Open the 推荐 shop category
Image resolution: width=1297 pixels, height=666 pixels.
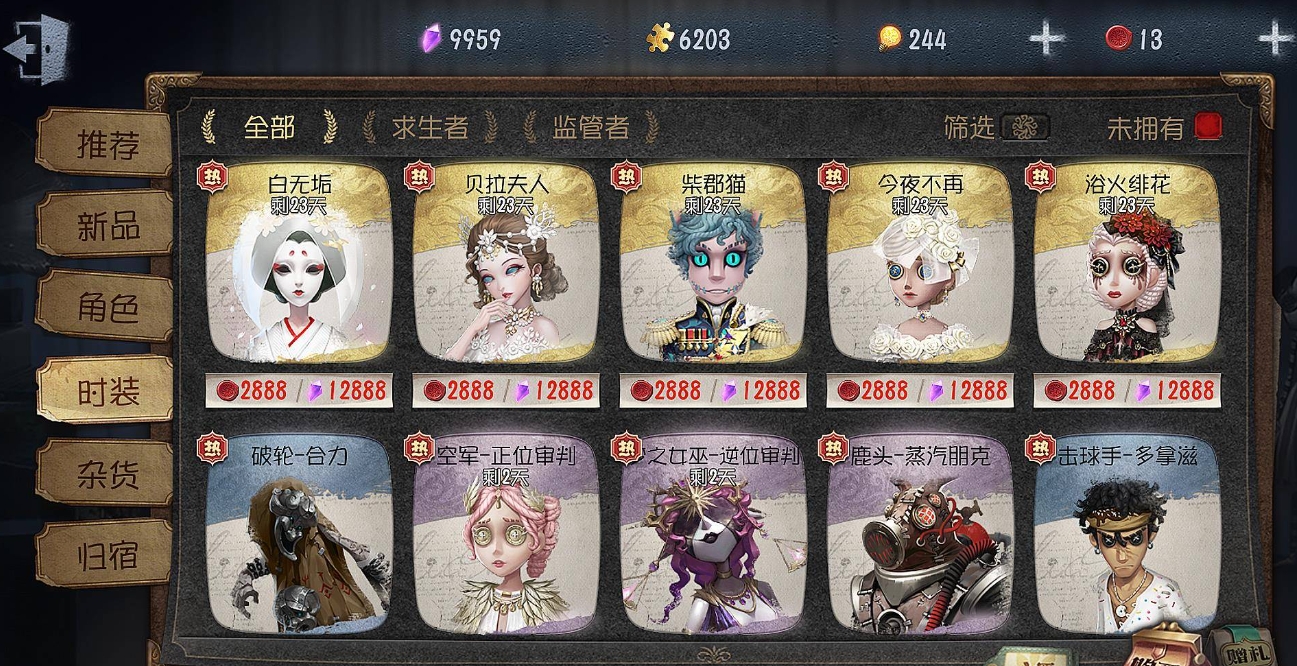tap(106, 145)
